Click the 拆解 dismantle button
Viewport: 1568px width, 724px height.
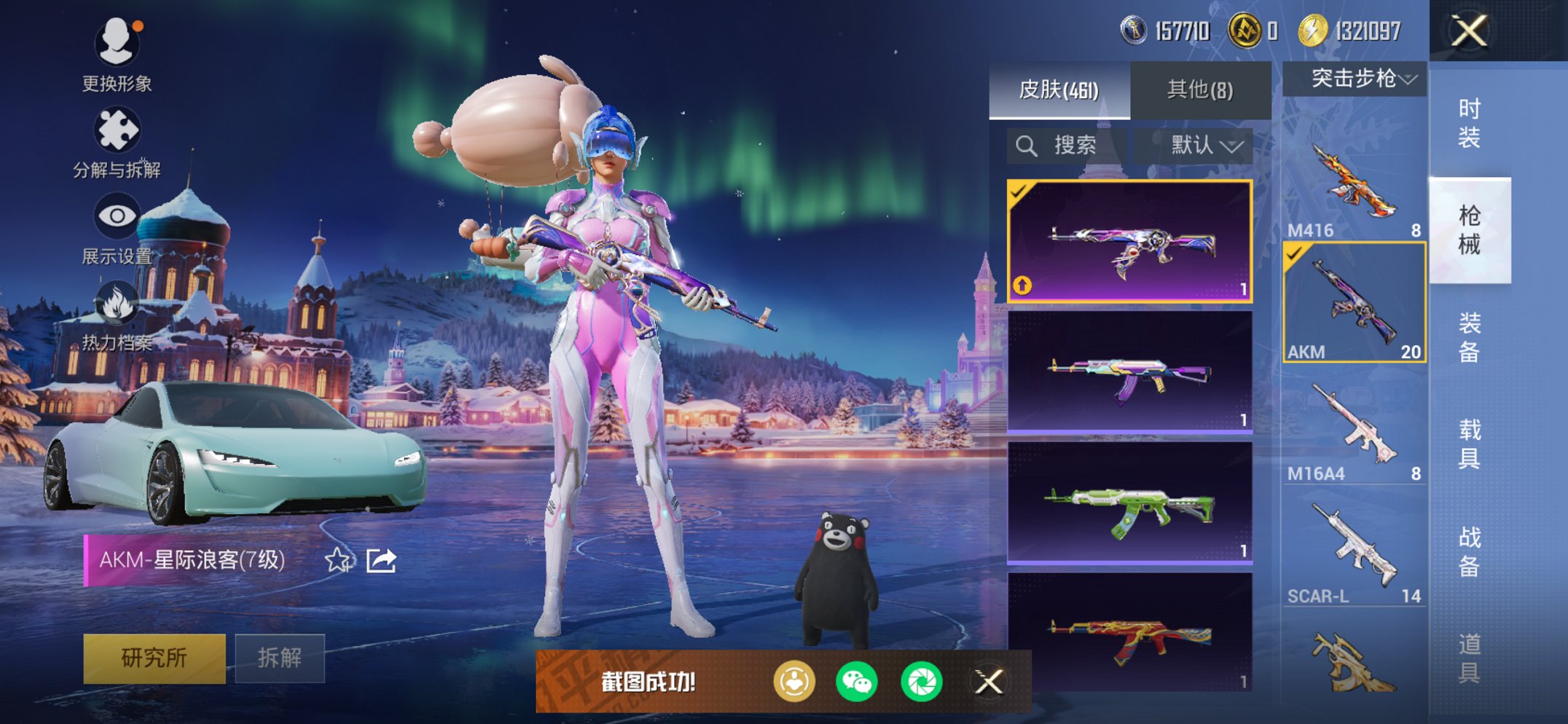click(280, 658)
